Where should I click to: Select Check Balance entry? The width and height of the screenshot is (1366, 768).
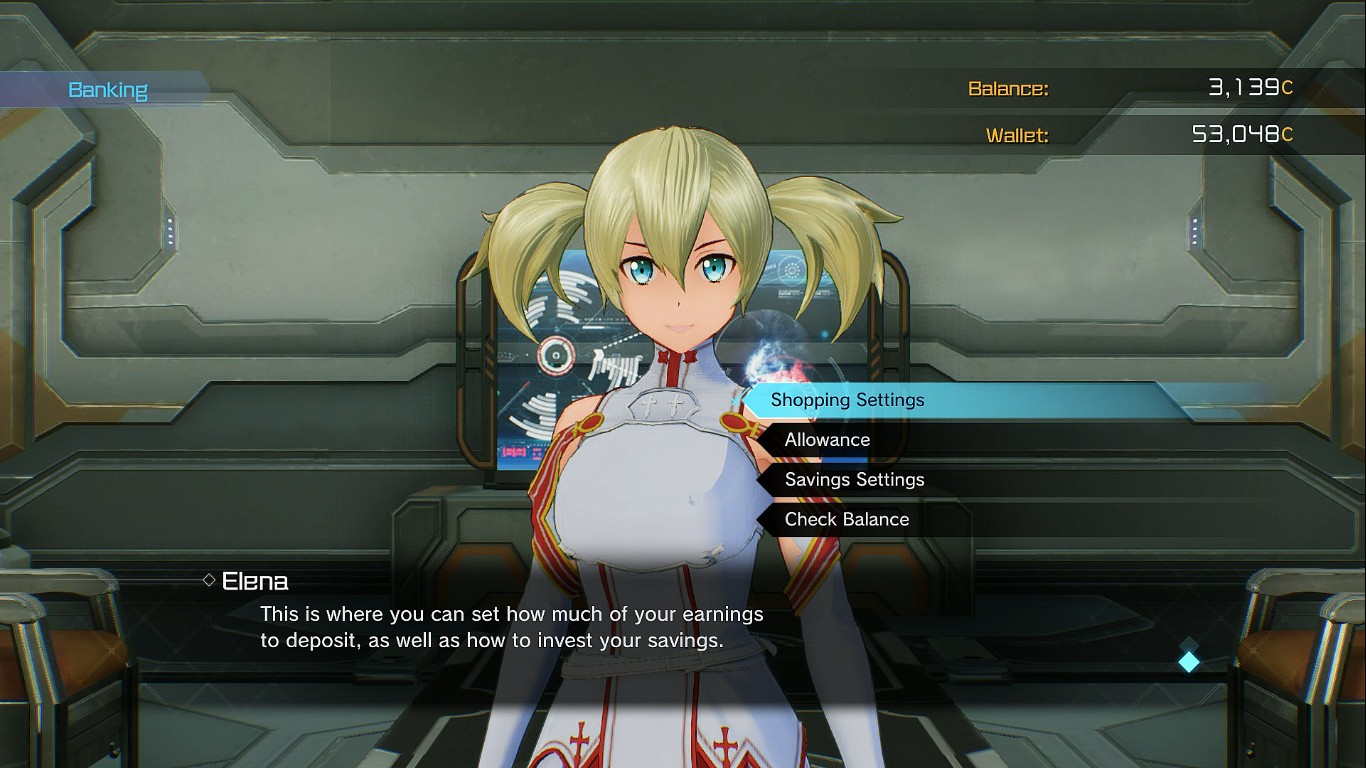click(x=846, y=520)
